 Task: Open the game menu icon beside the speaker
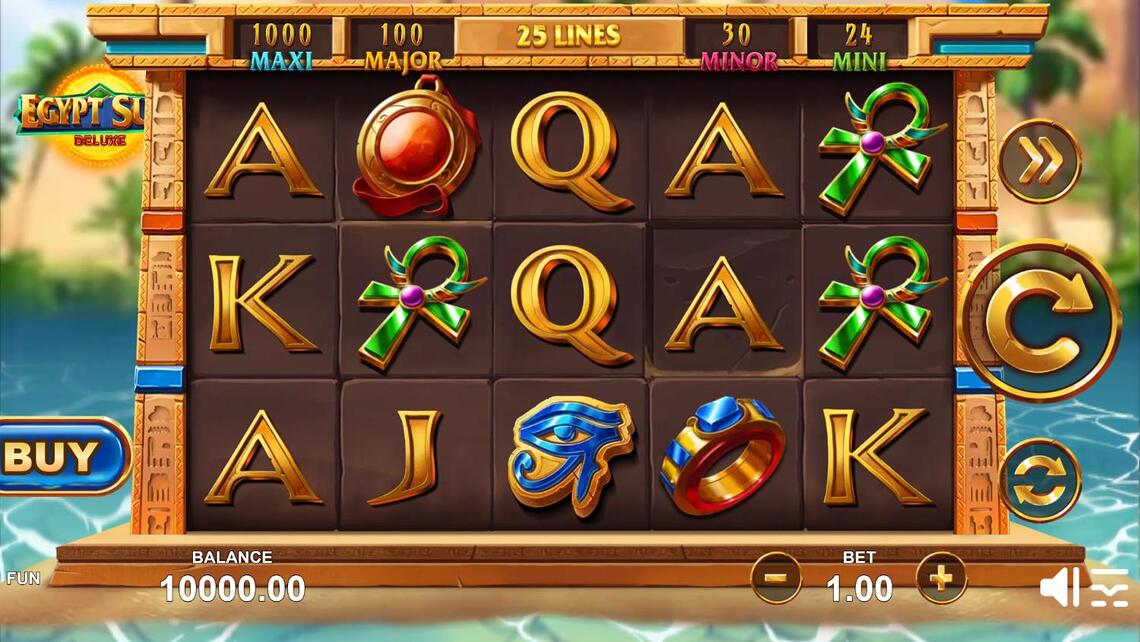click(1109, 587)
